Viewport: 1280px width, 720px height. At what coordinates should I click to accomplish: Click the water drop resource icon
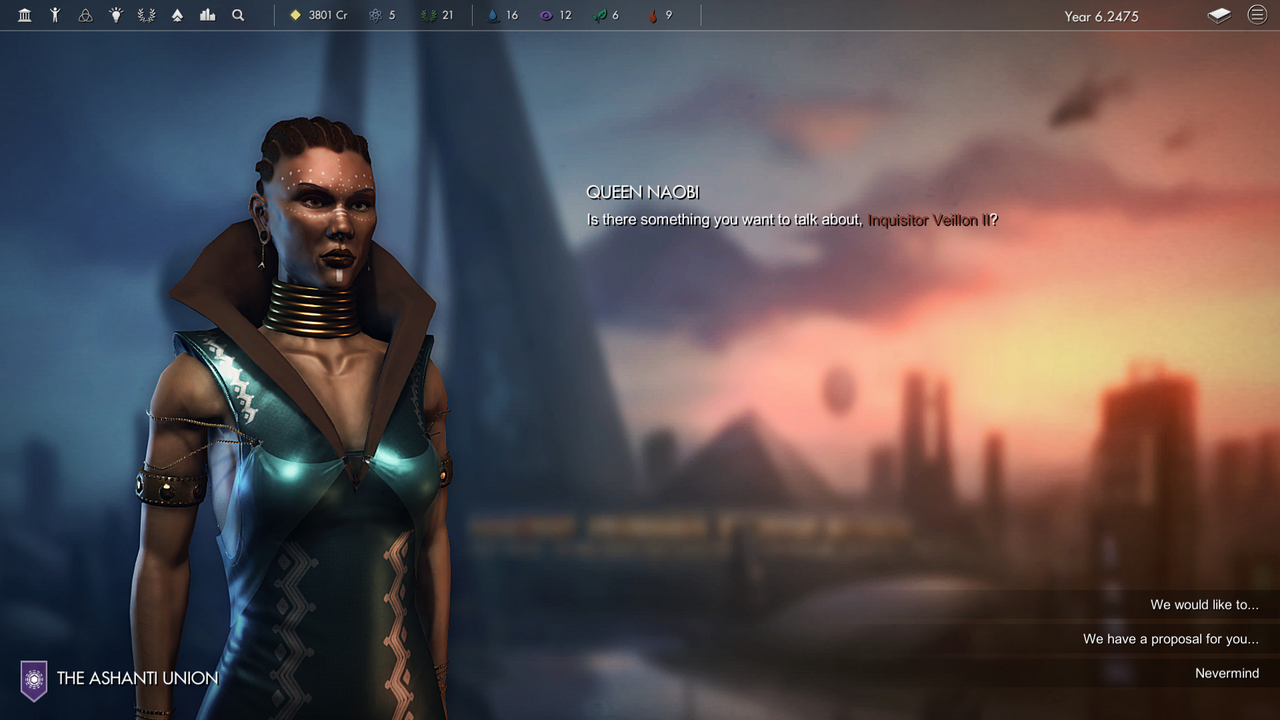tap(493, 16)
